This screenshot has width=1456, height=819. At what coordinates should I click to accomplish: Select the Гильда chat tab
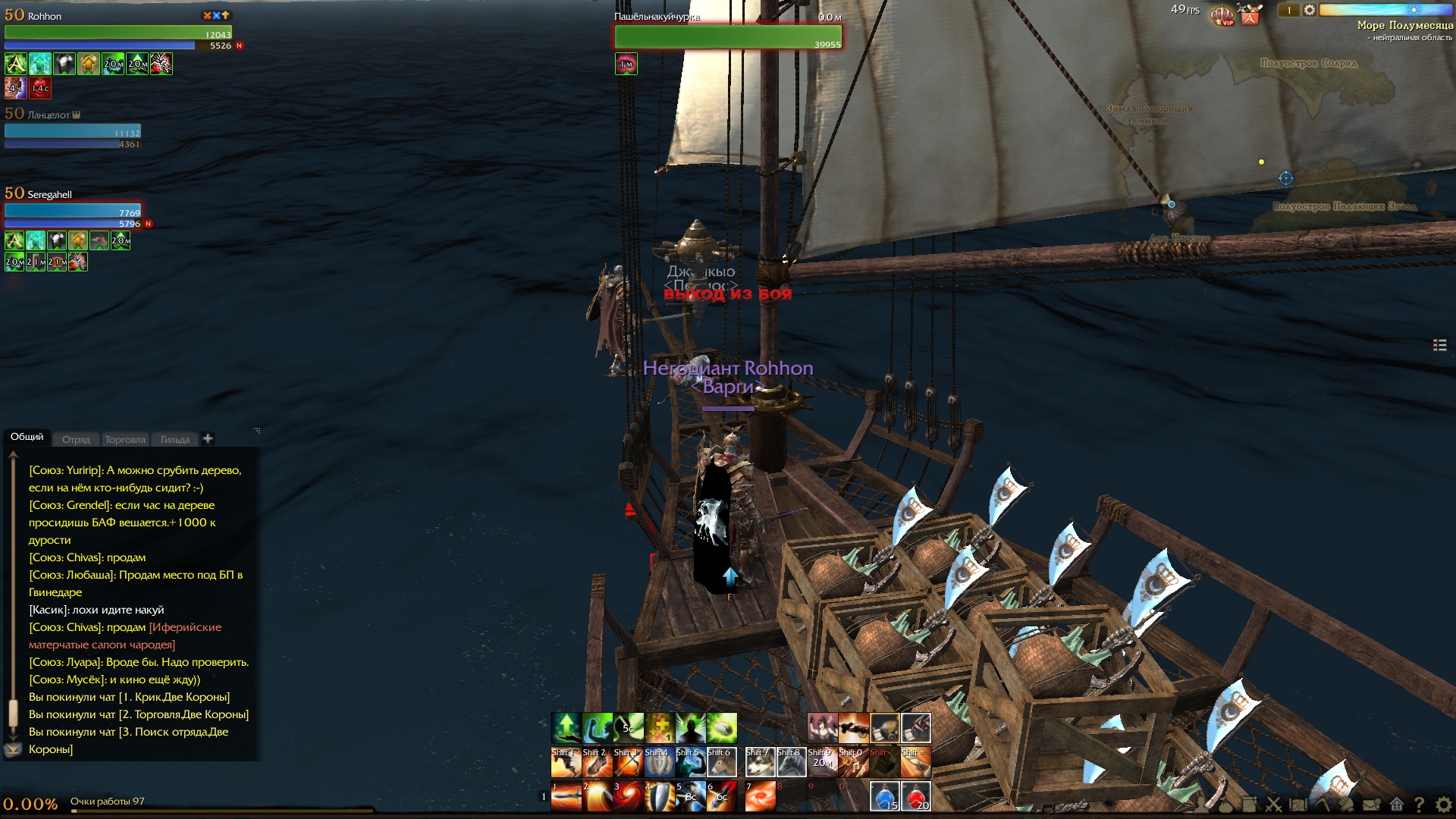[175, 440]
